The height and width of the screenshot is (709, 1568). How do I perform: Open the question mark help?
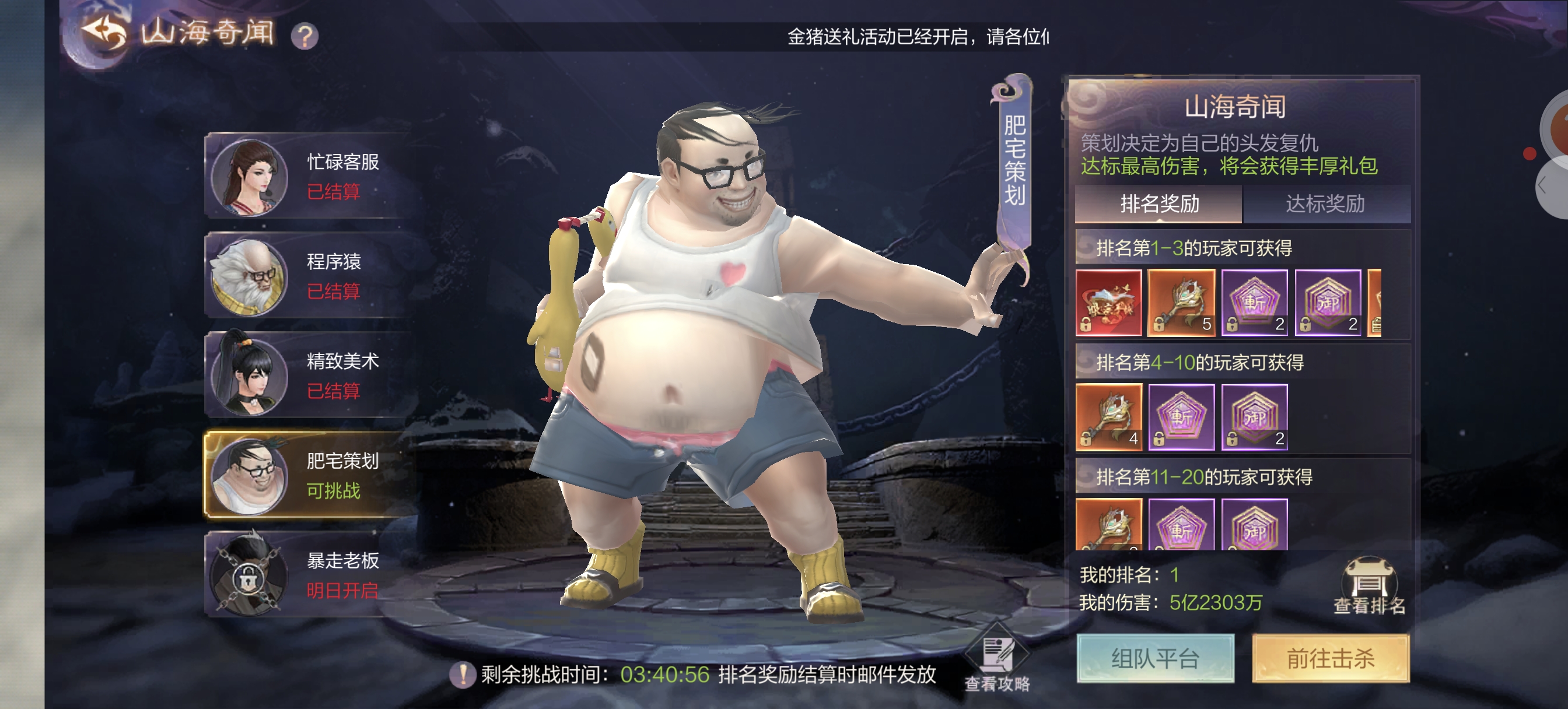[x=304, y=37]
